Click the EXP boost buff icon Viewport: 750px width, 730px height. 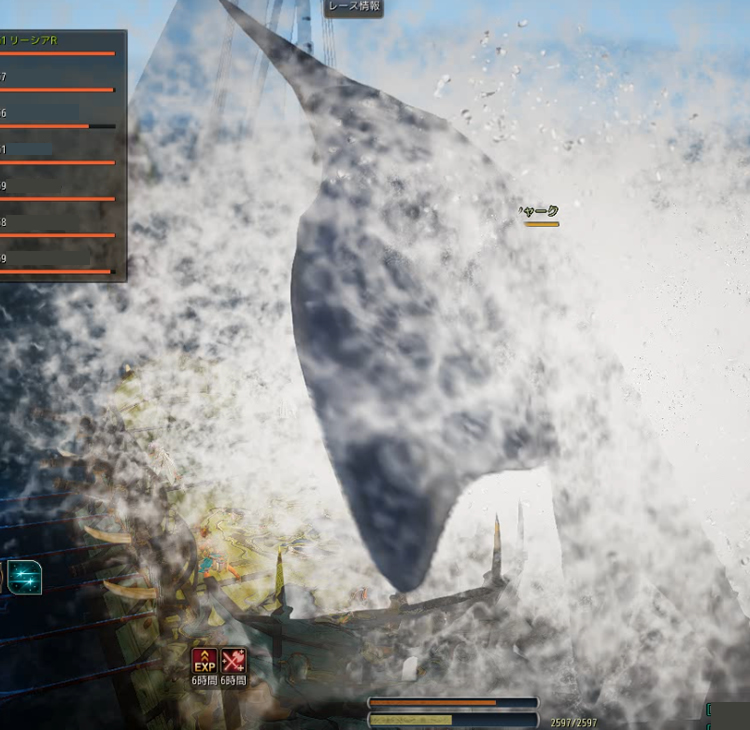tap(204, 660)
